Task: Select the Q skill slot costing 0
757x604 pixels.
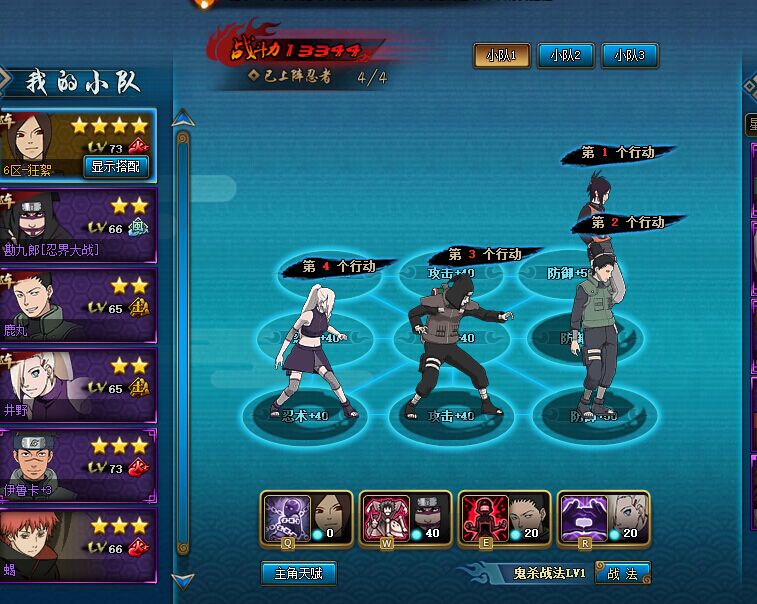Action: point(306,518)
